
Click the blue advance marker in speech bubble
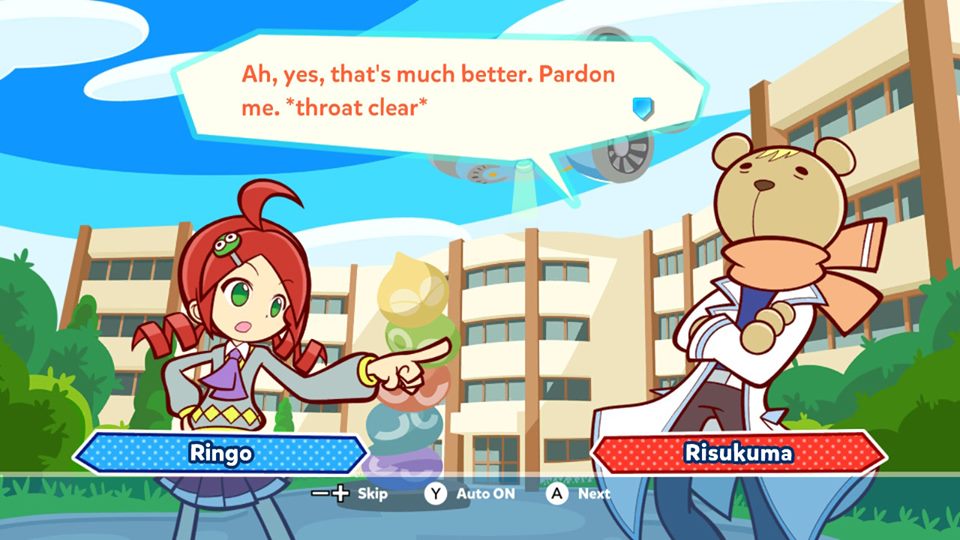point(644,107)
